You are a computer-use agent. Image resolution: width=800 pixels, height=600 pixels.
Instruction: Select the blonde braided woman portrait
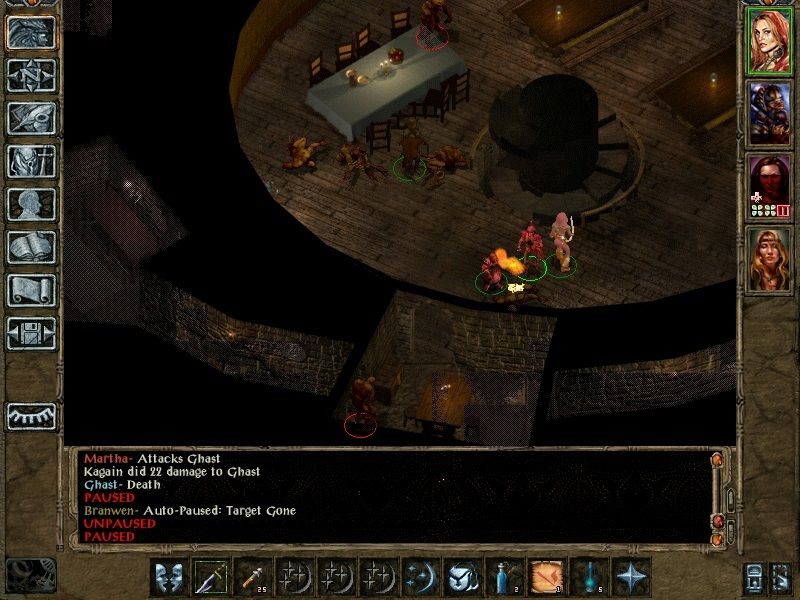(770, 260)
